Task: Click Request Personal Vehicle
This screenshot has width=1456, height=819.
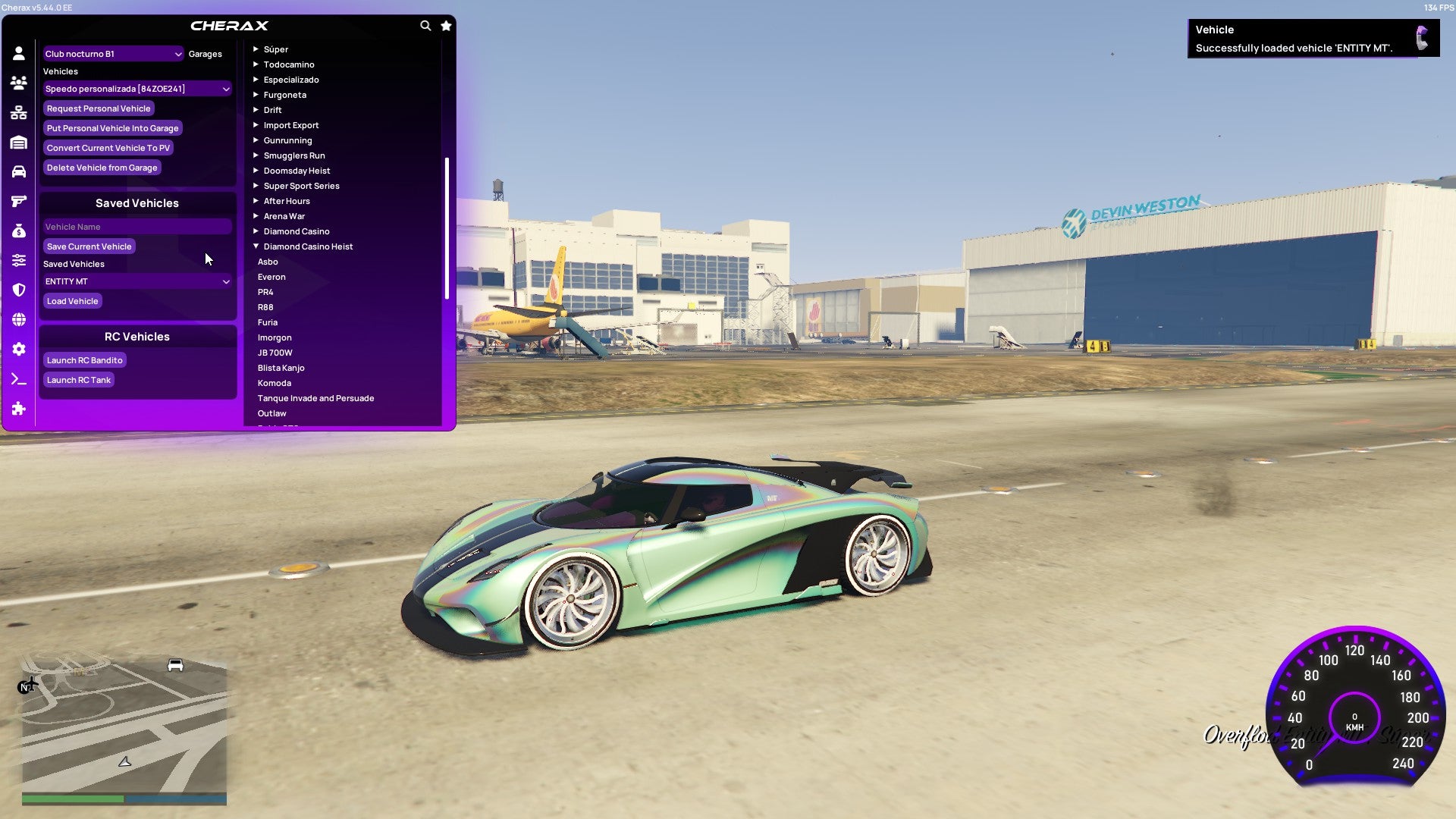Action: 99,108
